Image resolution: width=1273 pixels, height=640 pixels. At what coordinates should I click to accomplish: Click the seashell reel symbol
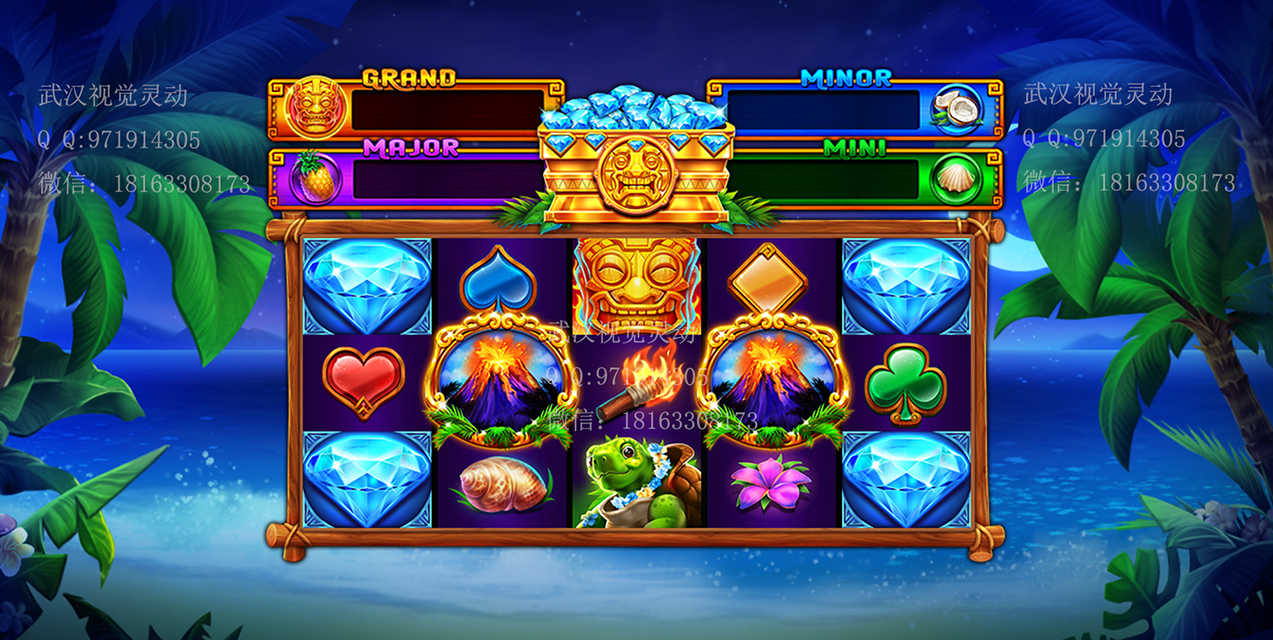(x=502, y=484)
